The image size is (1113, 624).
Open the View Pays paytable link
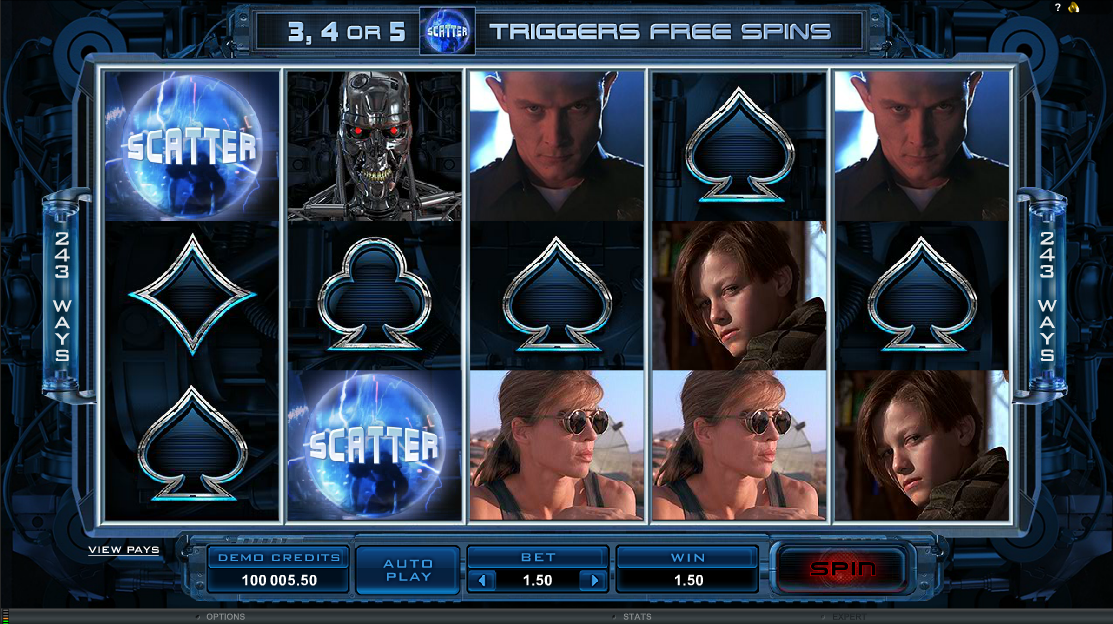click(124, 550)
